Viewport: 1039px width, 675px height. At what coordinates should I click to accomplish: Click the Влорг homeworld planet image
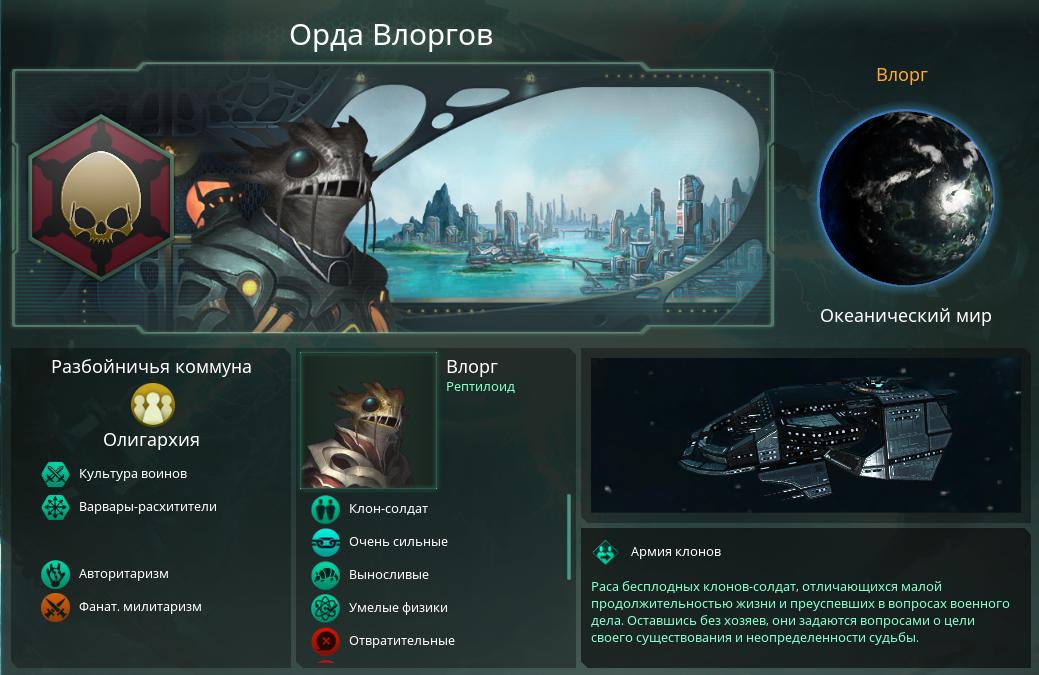tap(905, 198)
